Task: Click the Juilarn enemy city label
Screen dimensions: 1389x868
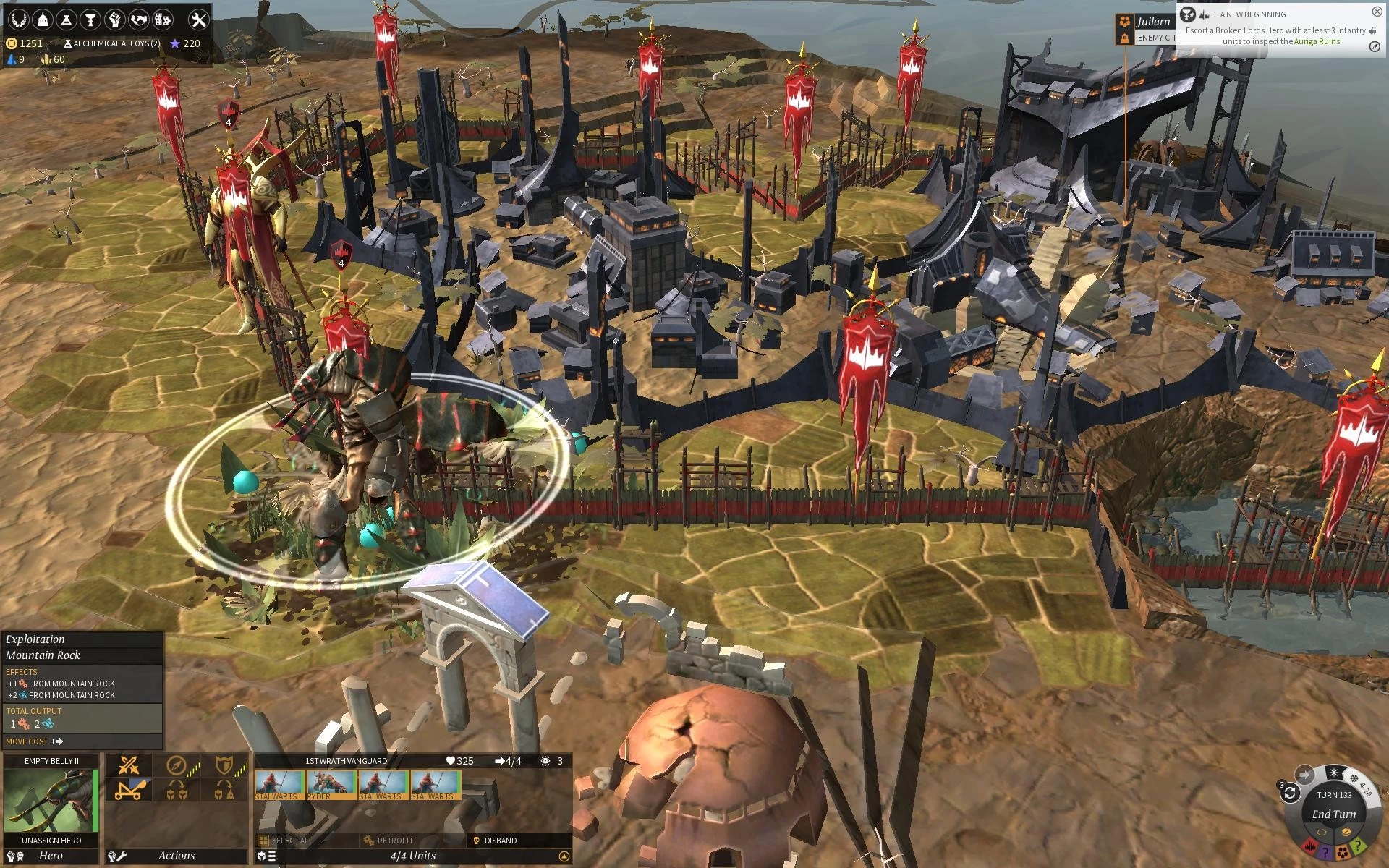Action: pos(1153,22)
